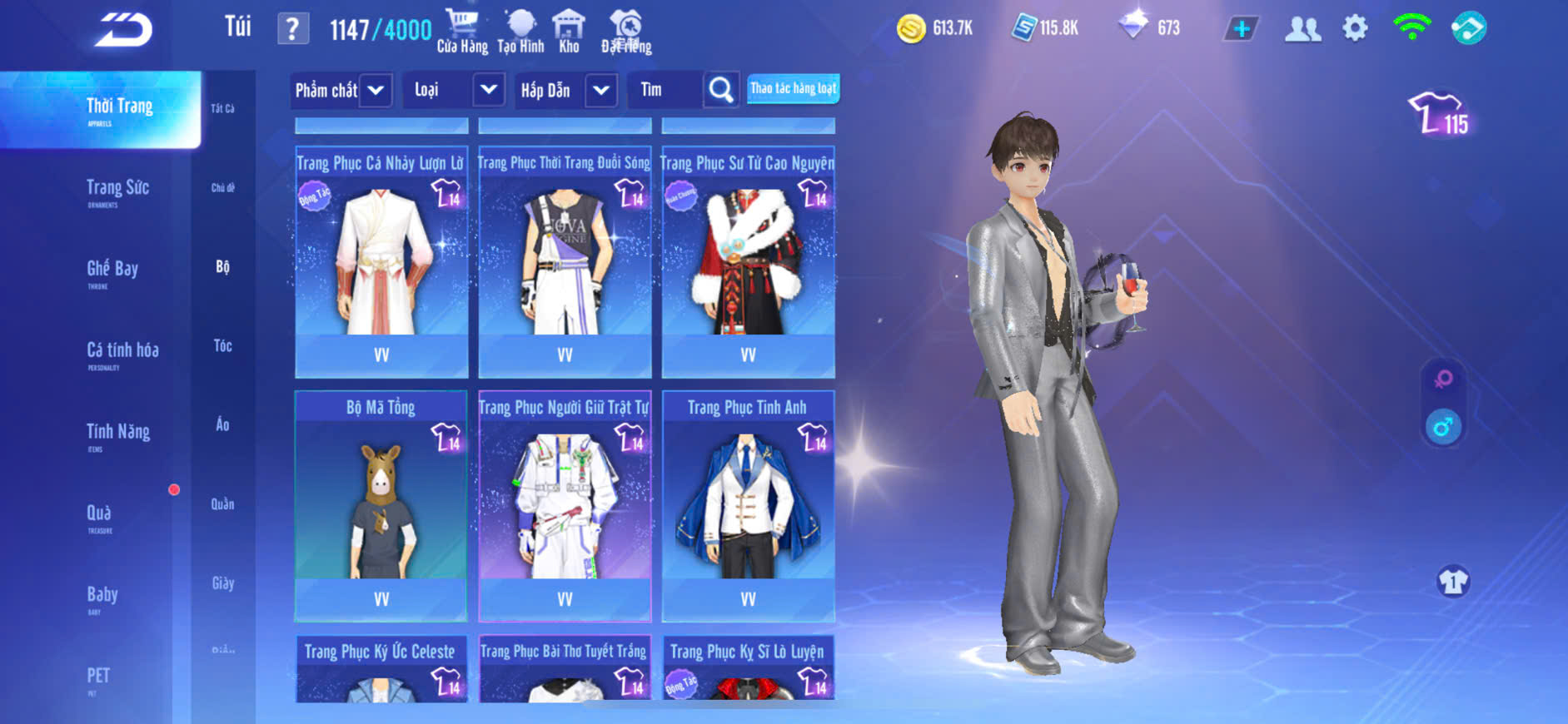Open the gear settings icon

(x=1355, y=28)
